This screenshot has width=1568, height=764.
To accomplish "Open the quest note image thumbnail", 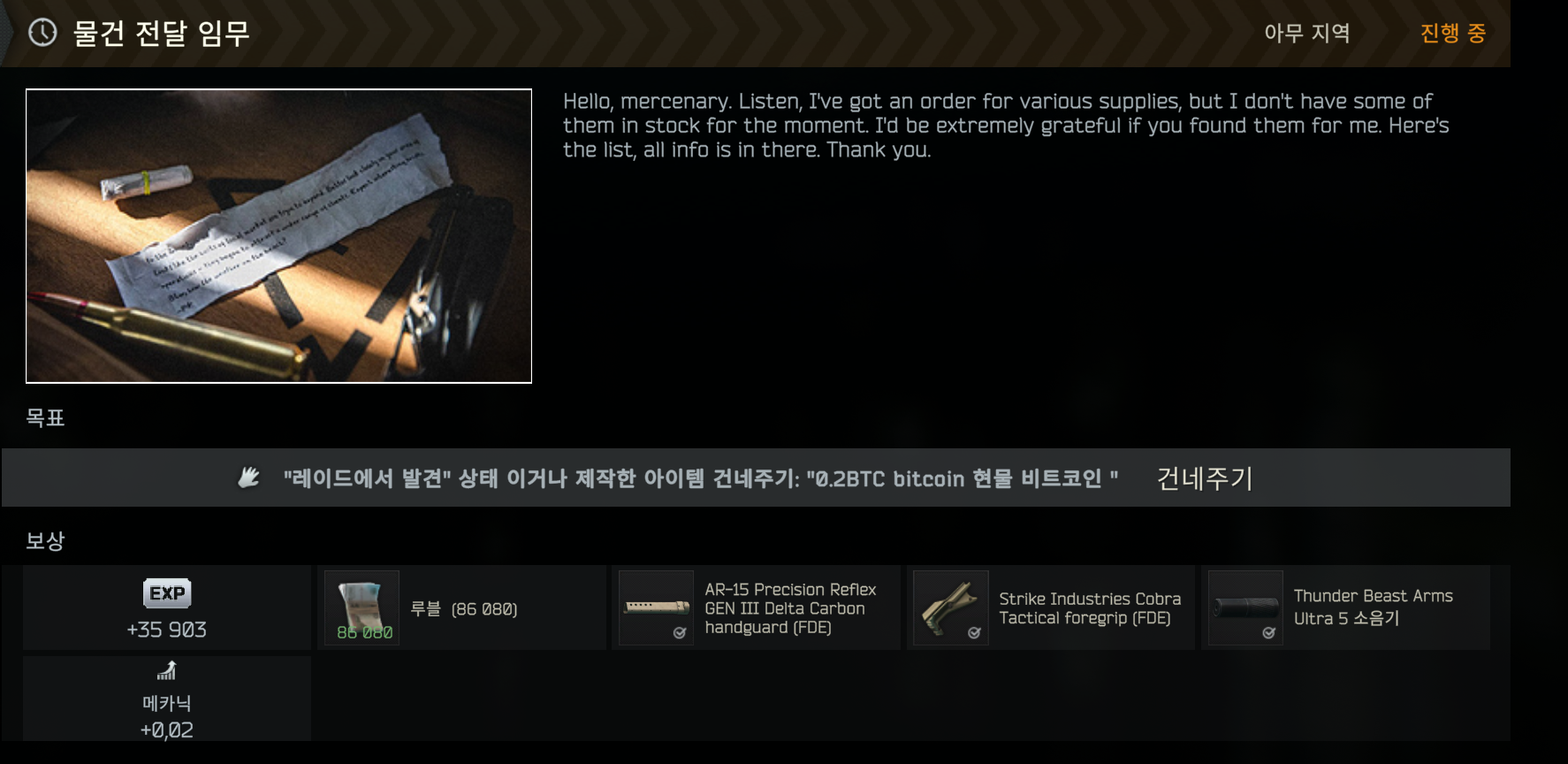I will (x=278, y=235).
